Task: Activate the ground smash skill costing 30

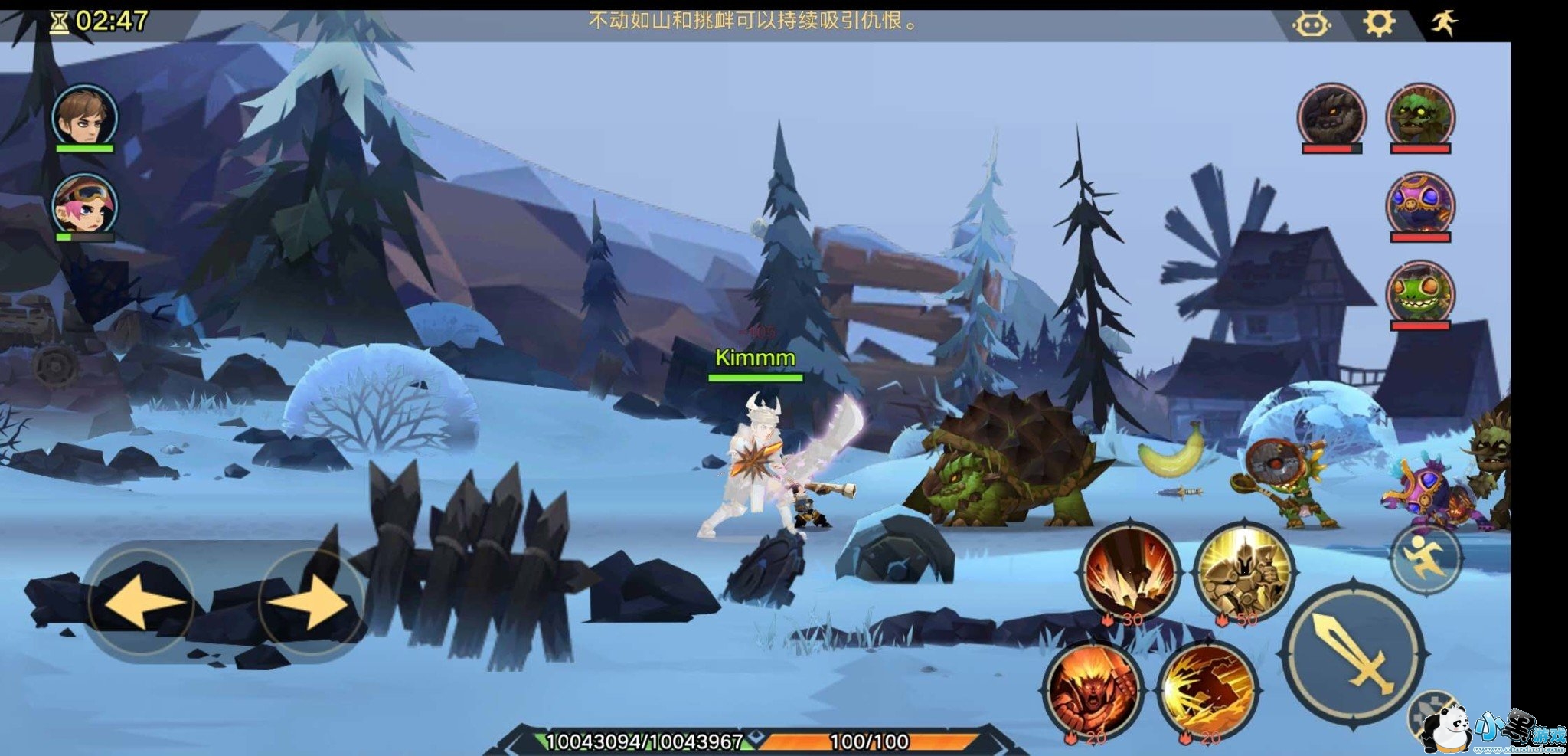Action: 1129,571
